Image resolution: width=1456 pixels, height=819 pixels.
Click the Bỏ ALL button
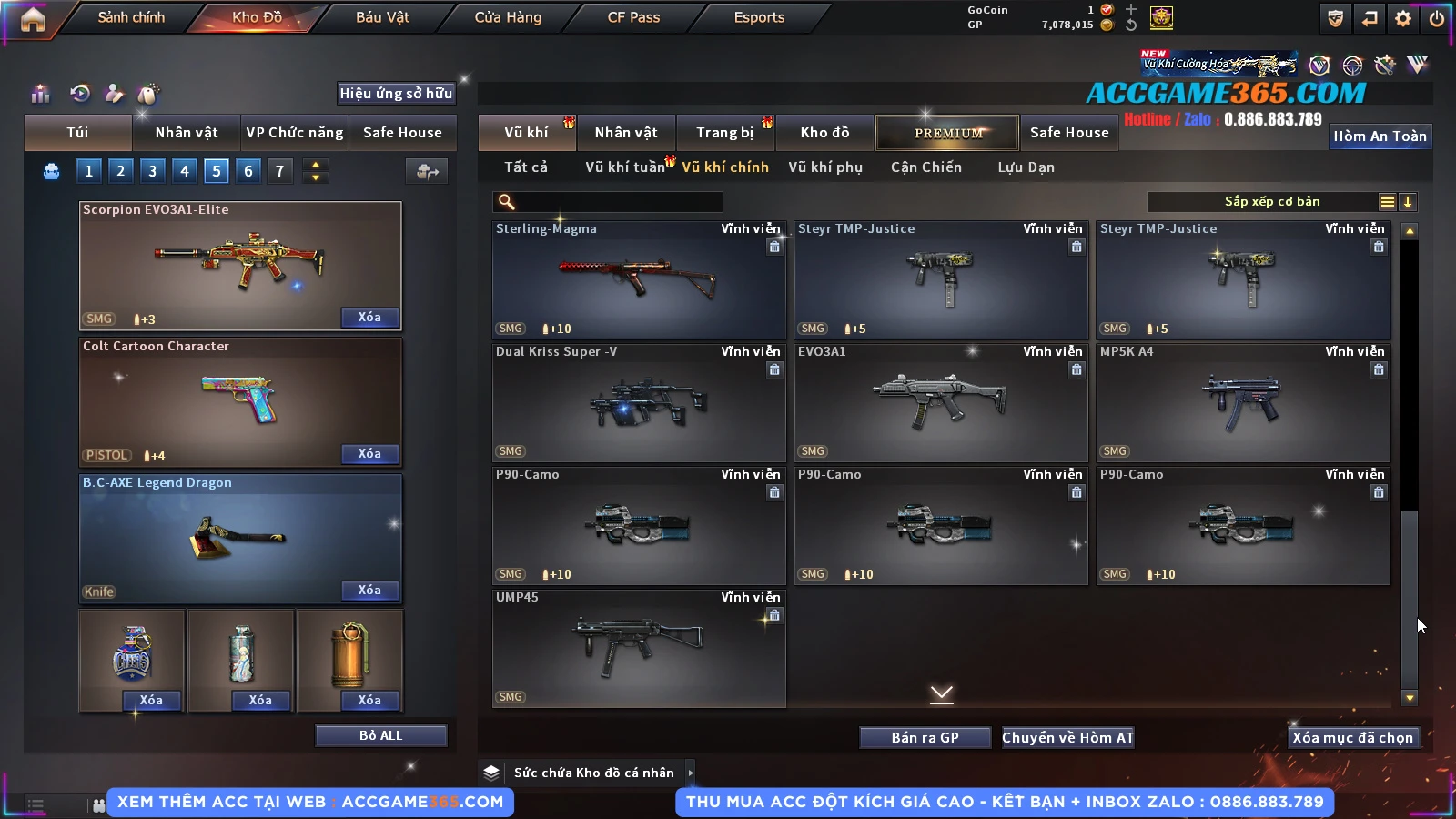[380, 735]
